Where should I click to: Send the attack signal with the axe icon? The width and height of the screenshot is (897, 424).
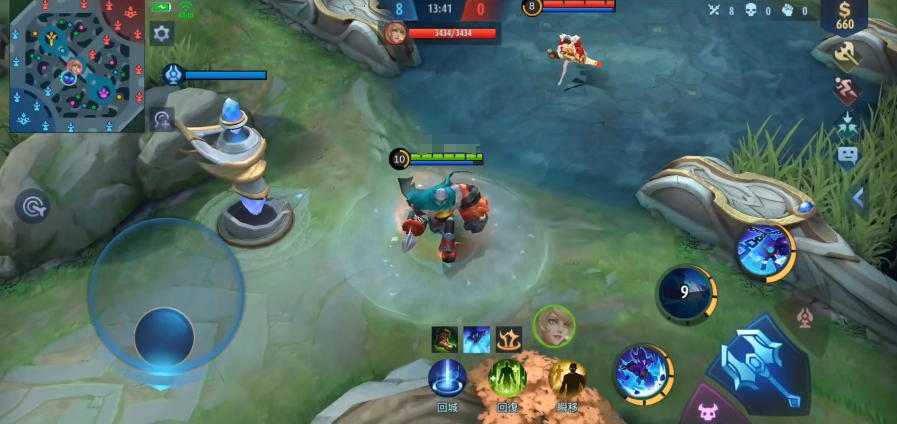(x=846, y=55)
